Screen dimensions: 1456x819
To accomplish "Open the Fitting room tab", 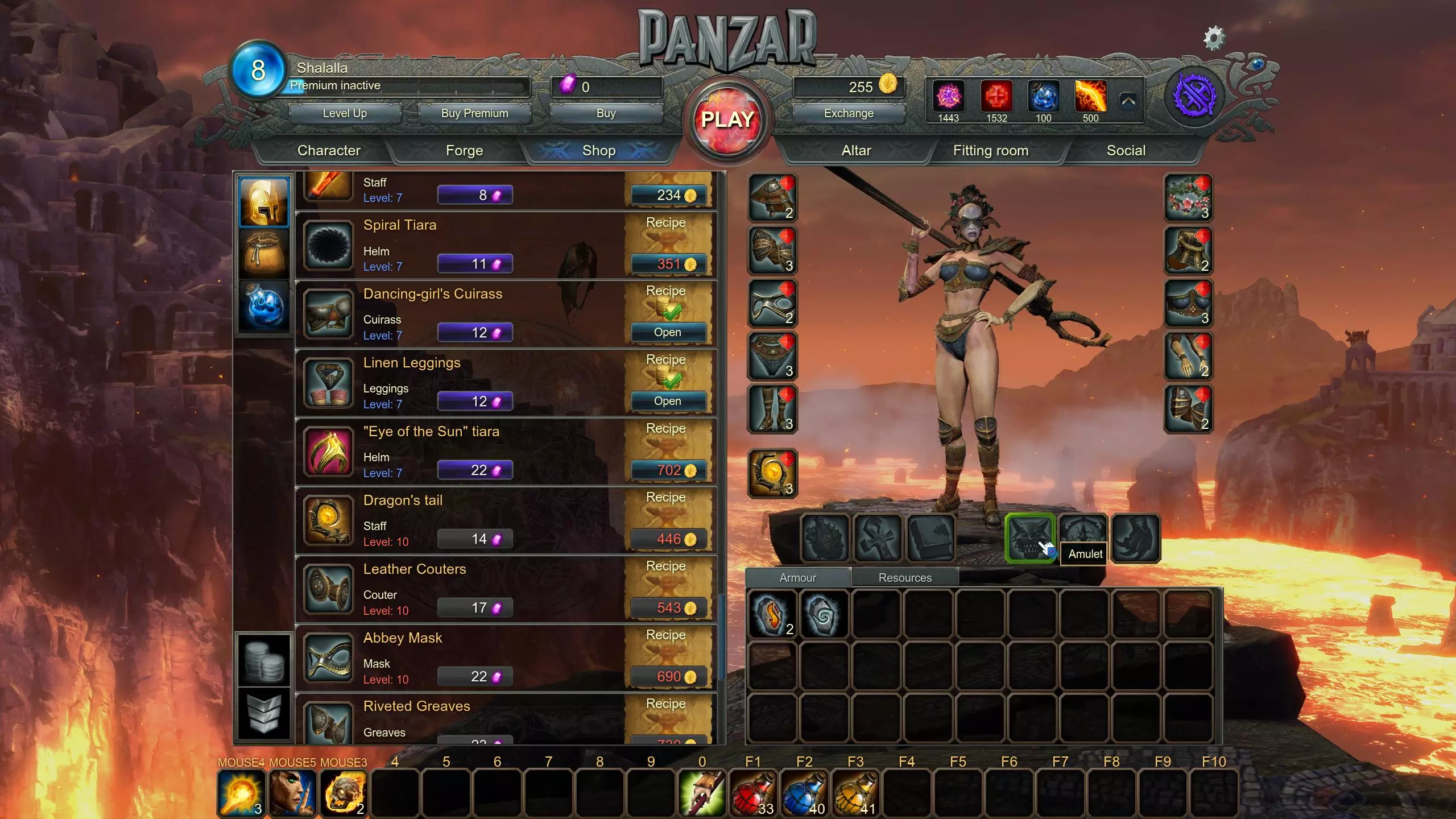I will [x=990, y=151].
